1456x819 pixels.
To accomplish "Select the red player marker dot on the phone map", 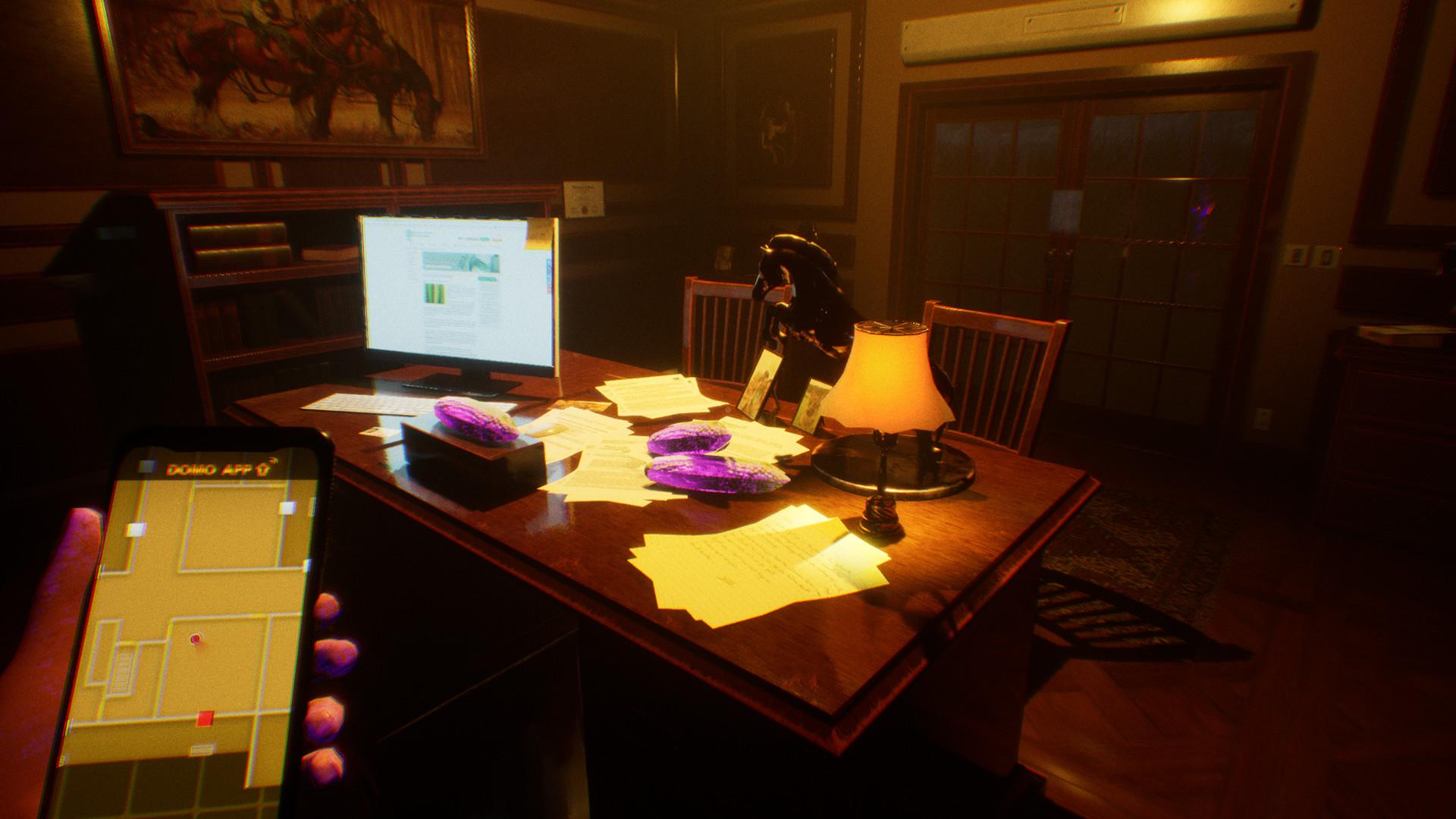I will click(196, 639).
